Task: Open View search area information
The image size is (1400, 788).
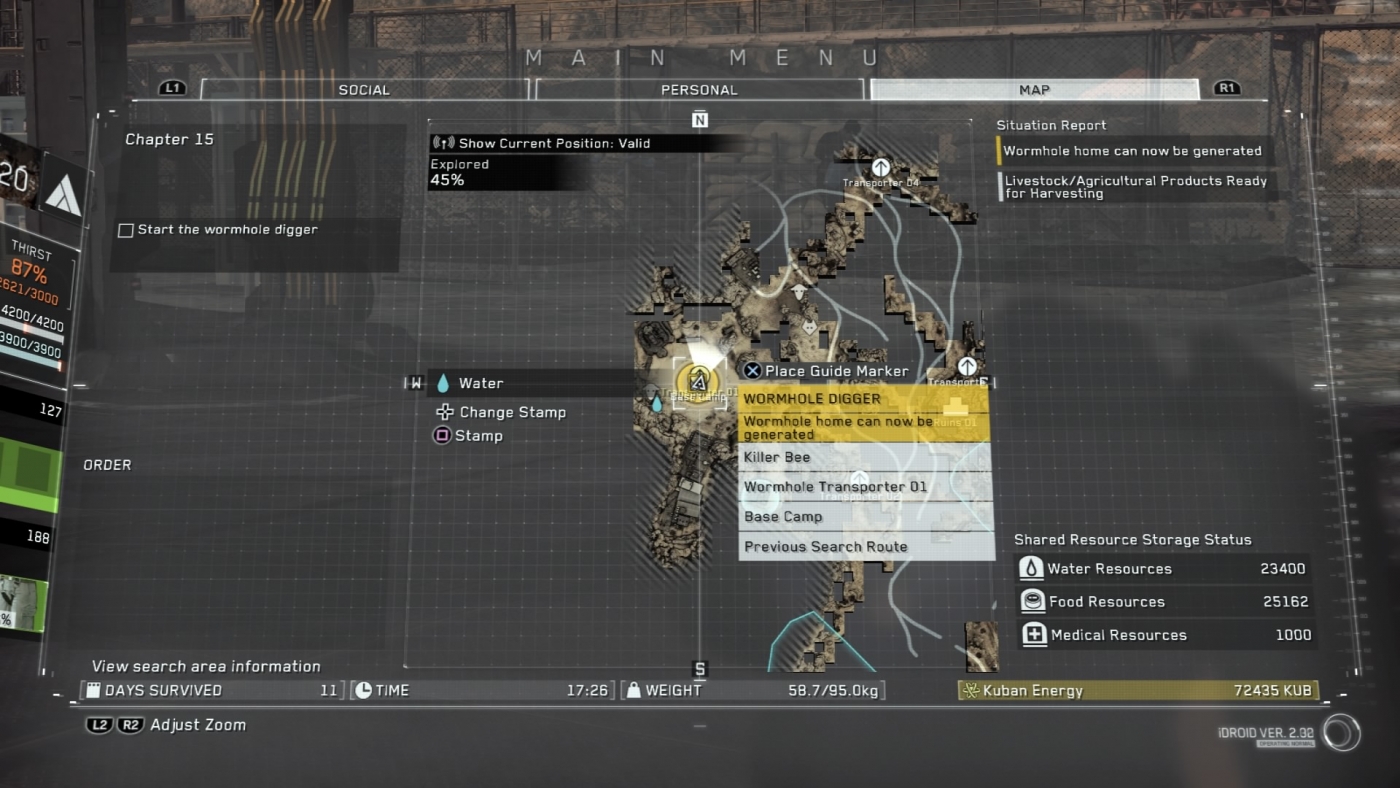Action: click(x=206, y=666)
